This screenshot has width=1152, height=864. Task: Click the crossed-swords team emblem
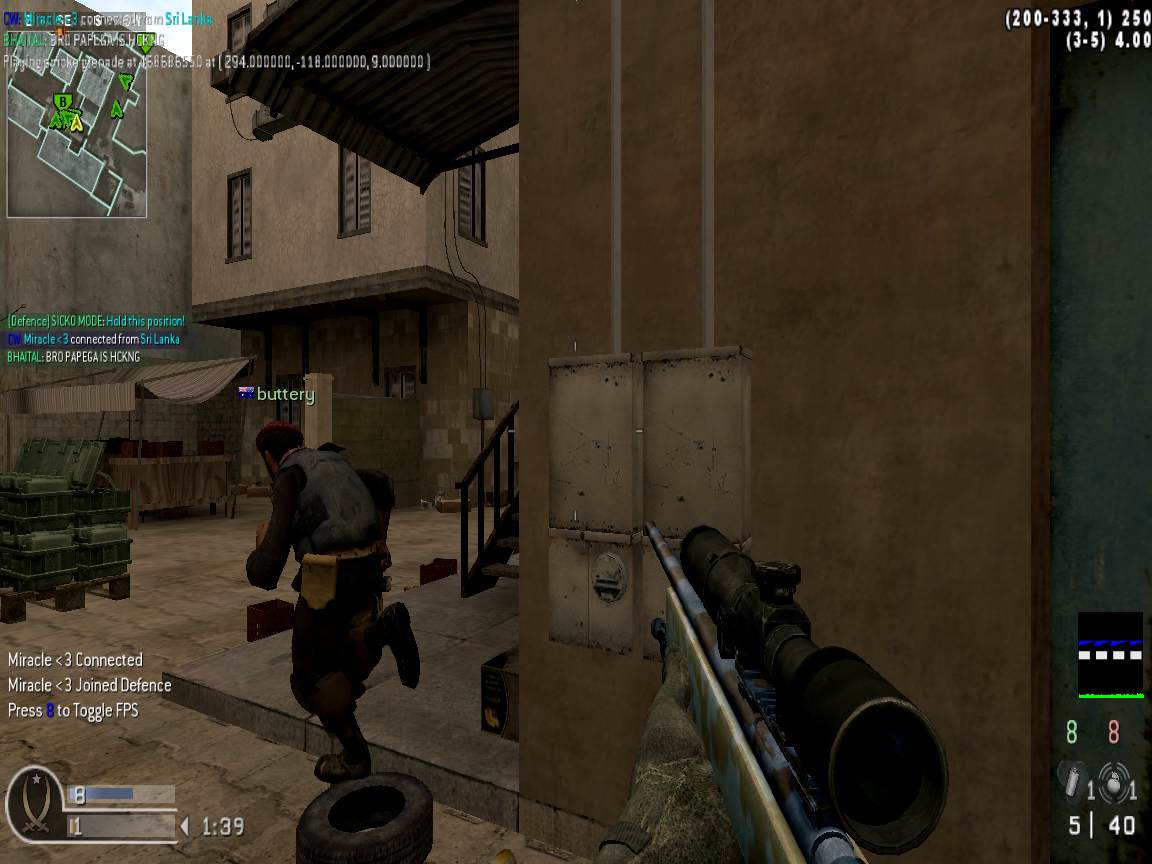(x=35, y=804)
